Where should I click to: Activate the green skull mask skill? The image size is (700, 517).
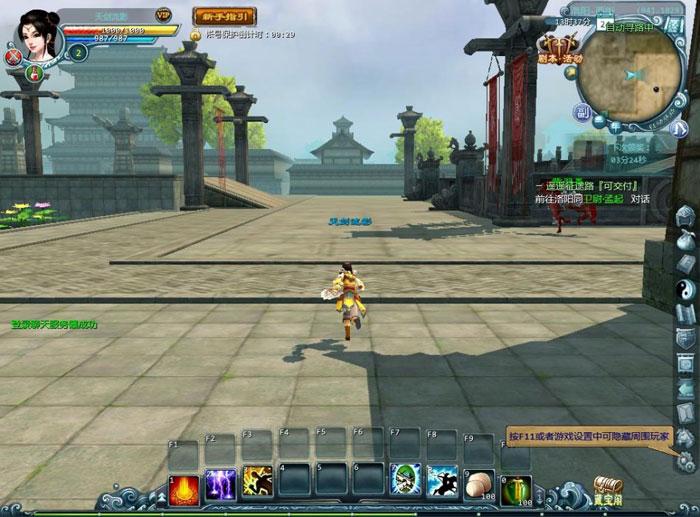(406, 481)
